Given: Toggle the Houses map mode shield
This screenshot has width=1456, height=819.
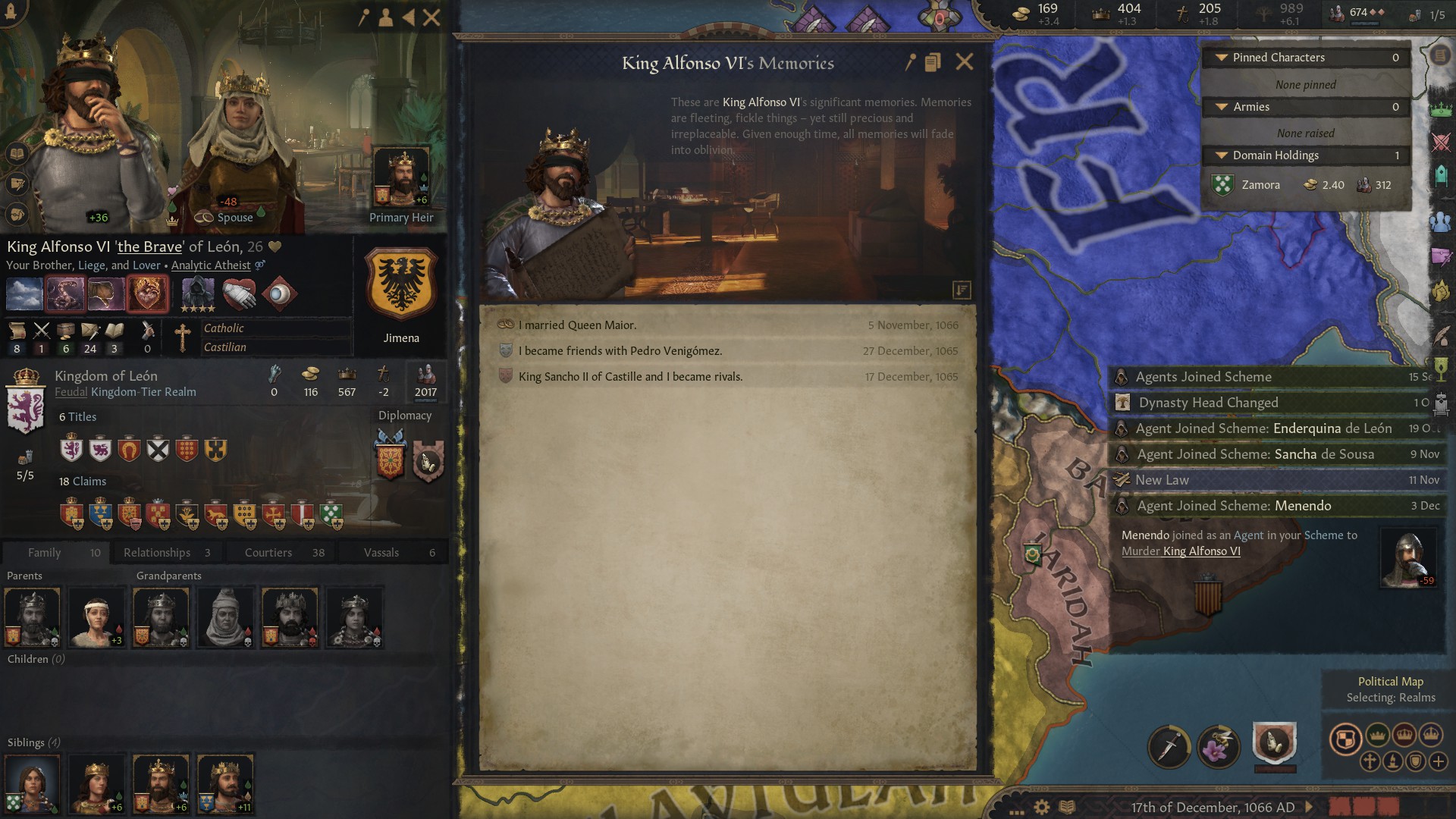Looking at the screenshot, I should [x=1417, y=762].
